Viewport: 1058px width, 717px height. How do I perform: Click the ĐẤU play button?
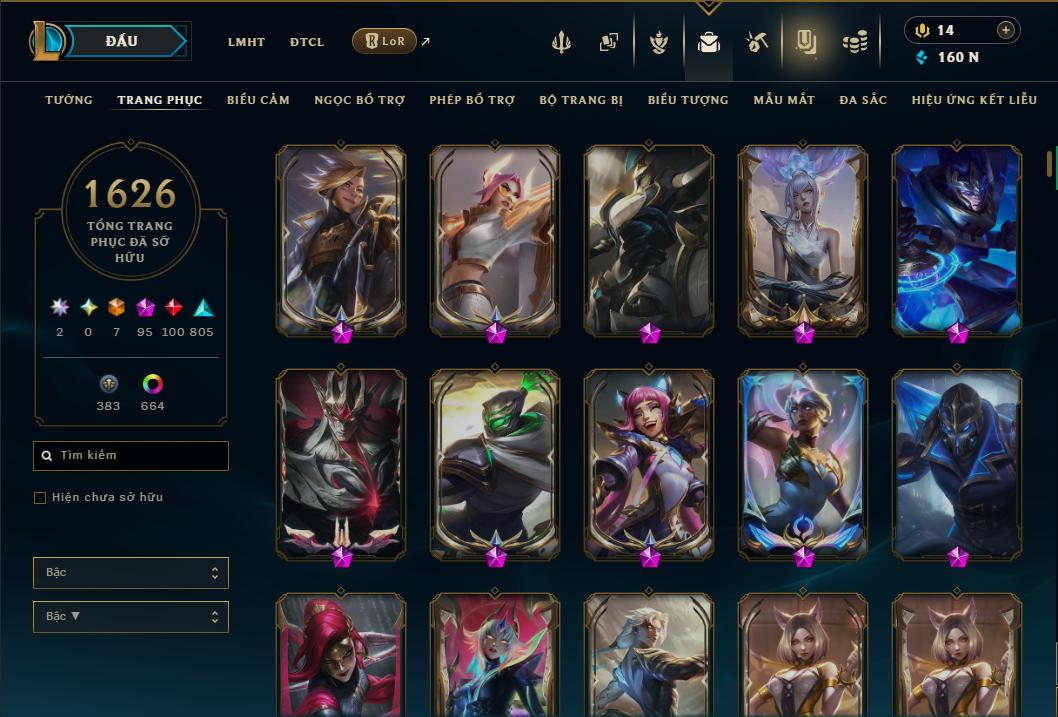coord(122,41)
